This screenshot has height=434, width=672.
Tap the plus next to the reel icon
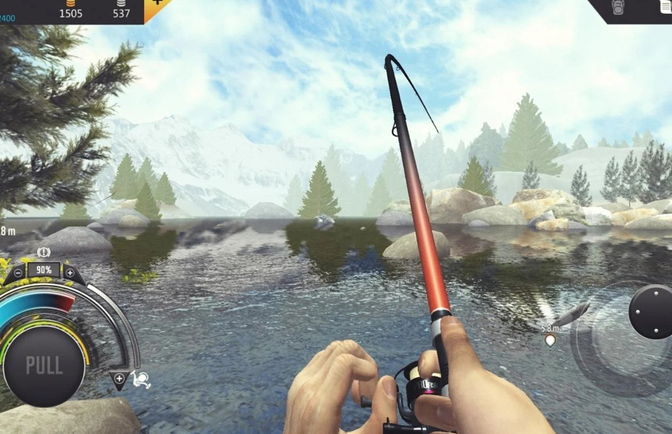119,379
